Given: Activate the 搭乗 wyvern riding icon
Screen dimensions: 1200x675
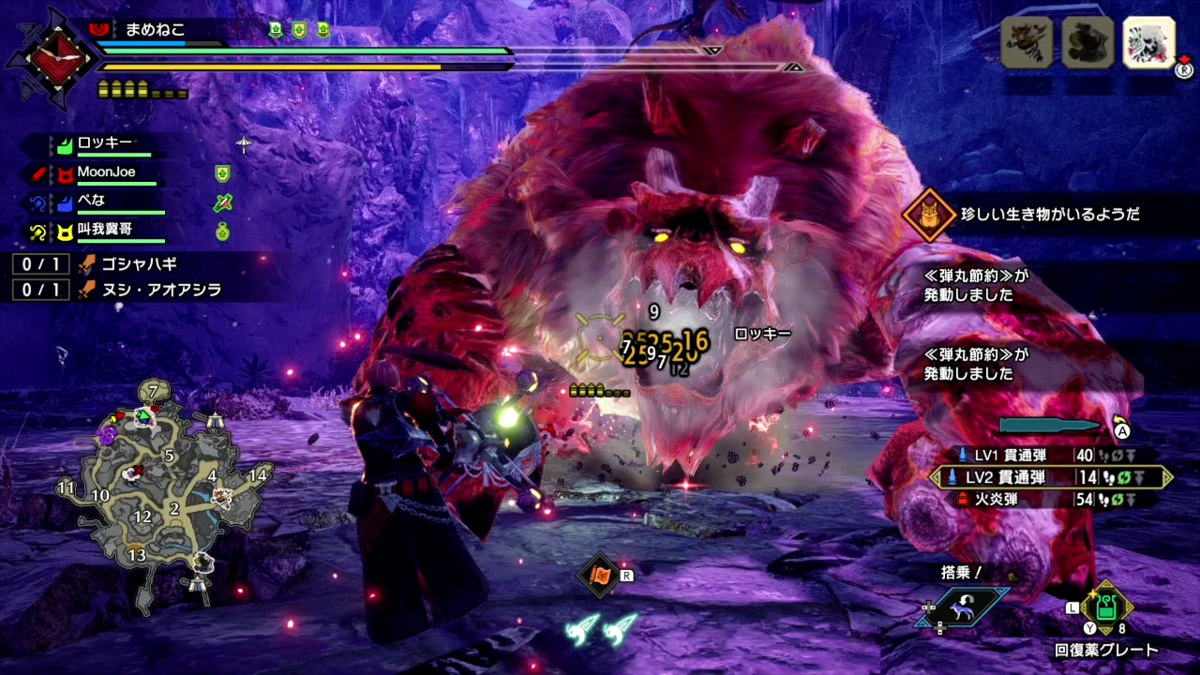Looking at the screenshot, I should pos(962,607).
